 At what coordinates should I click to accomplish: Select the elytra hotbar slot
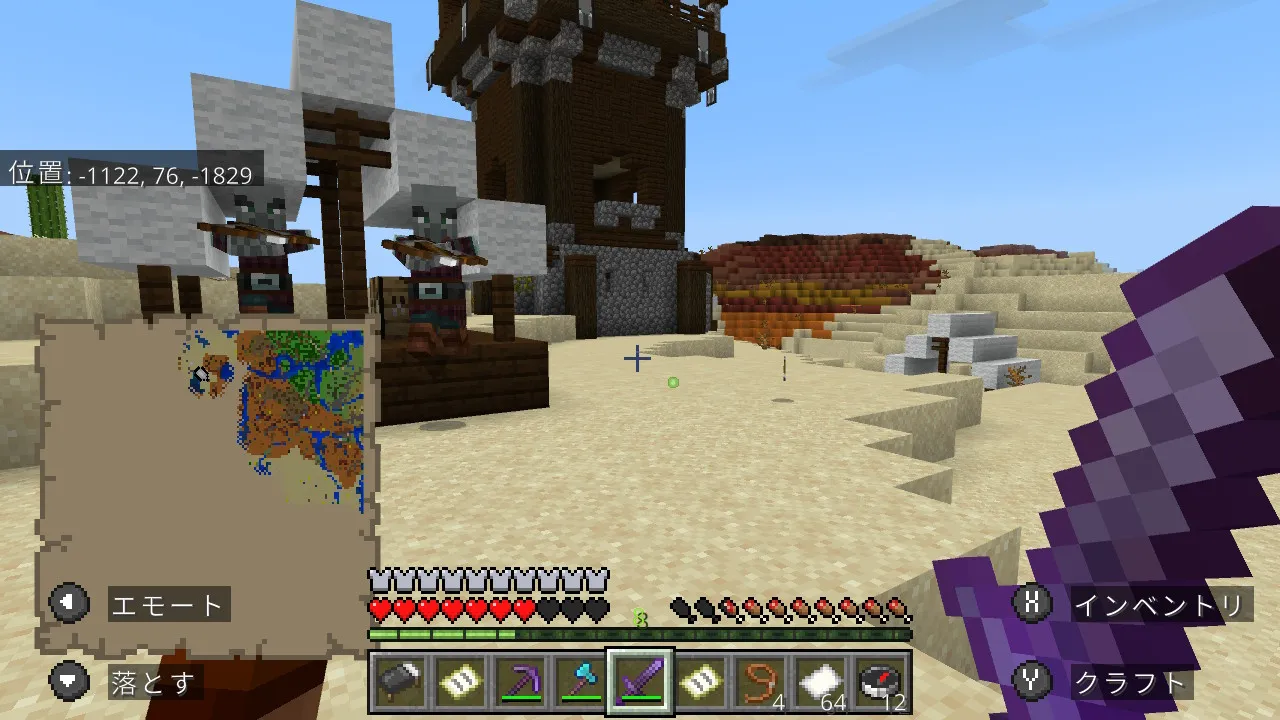[x=399, y=683]
